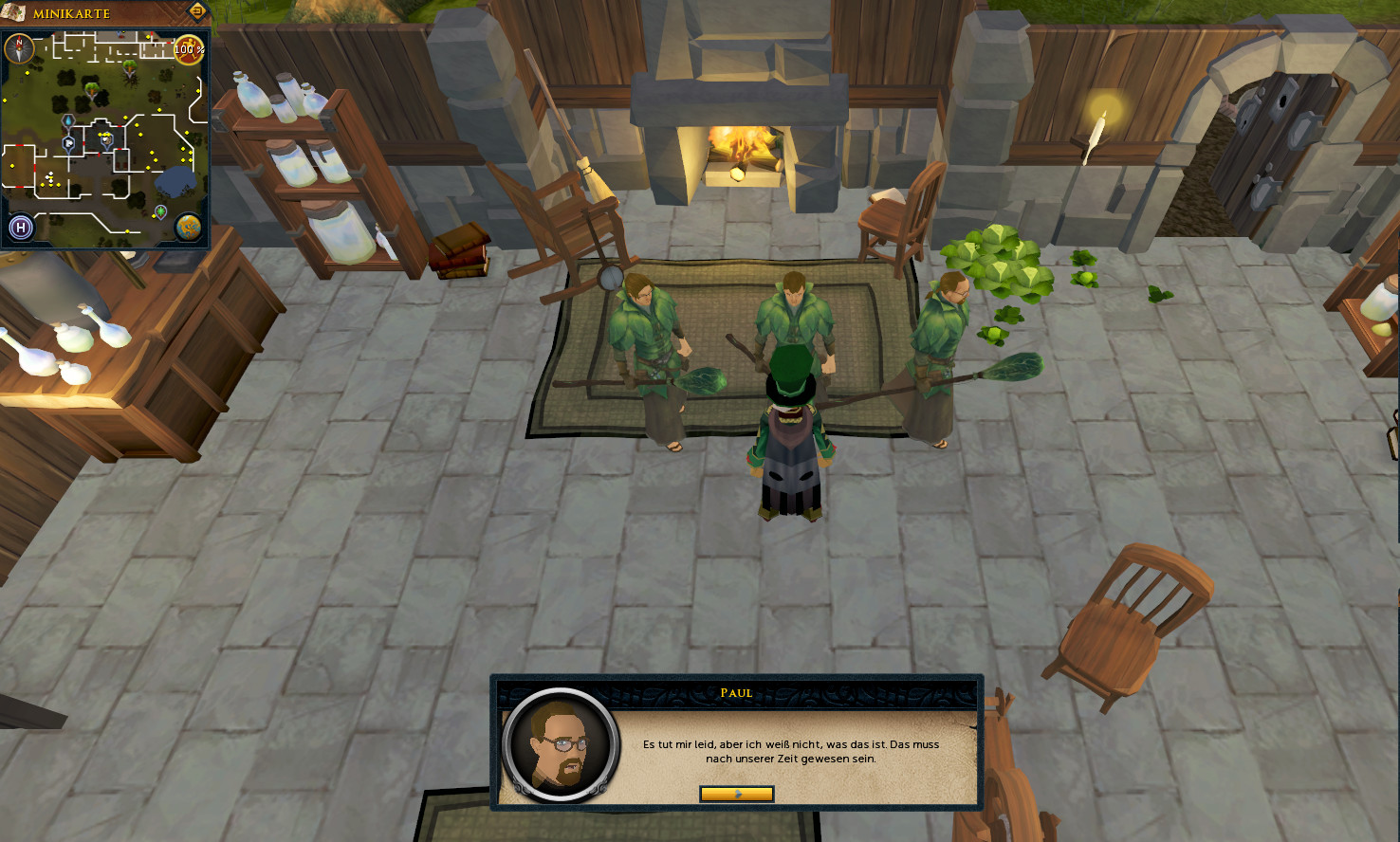1400x842 pixels.
Task: Toggle run mode via the 100% energy orb
Action: coord(189,49)
